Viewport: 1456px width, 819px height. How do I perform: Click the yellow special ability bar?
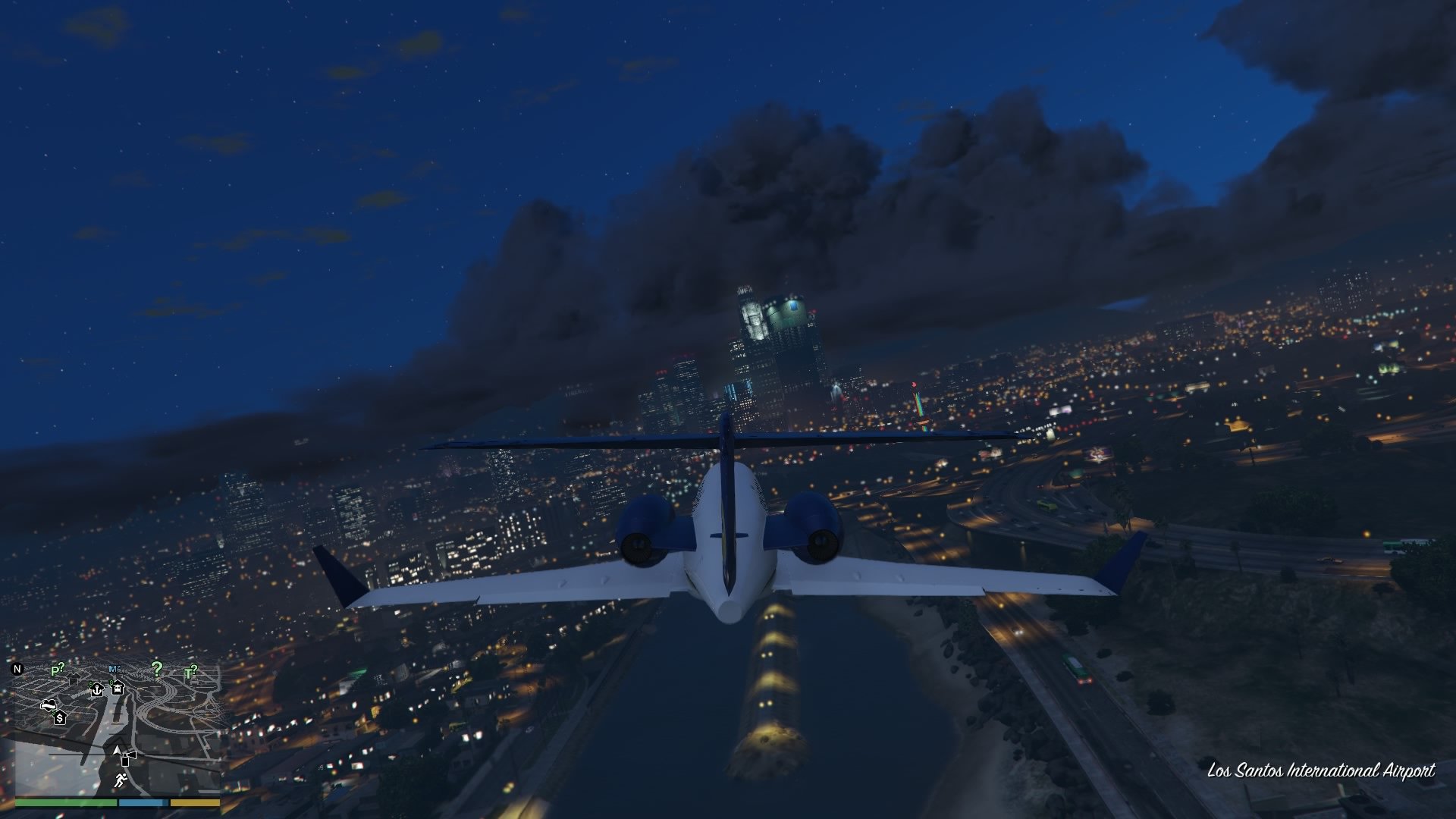click(x=195, y=802)
